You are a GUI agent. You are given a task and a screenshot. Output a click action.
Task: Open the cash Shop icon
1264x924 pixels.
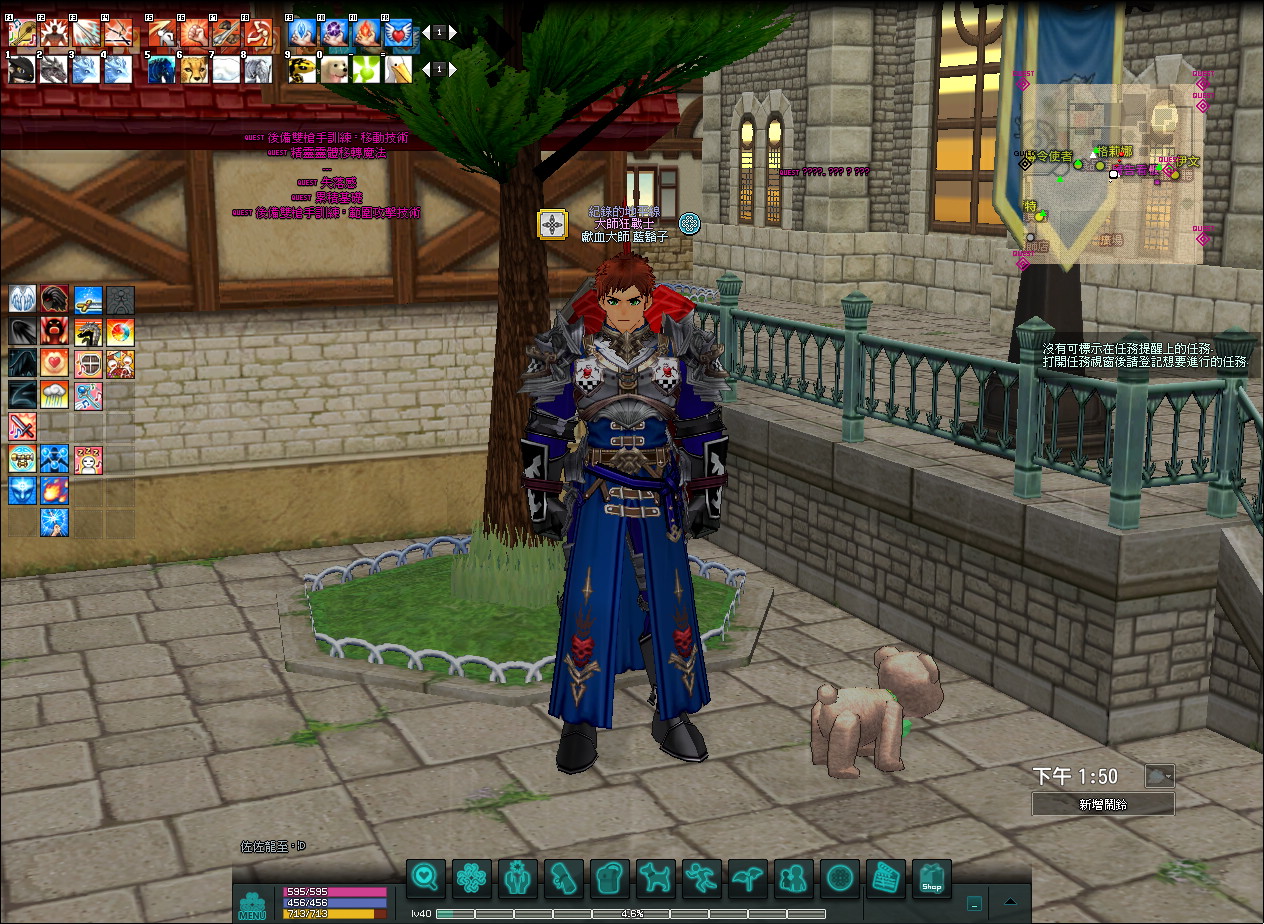pyautogui.click(x=931, y=879)
